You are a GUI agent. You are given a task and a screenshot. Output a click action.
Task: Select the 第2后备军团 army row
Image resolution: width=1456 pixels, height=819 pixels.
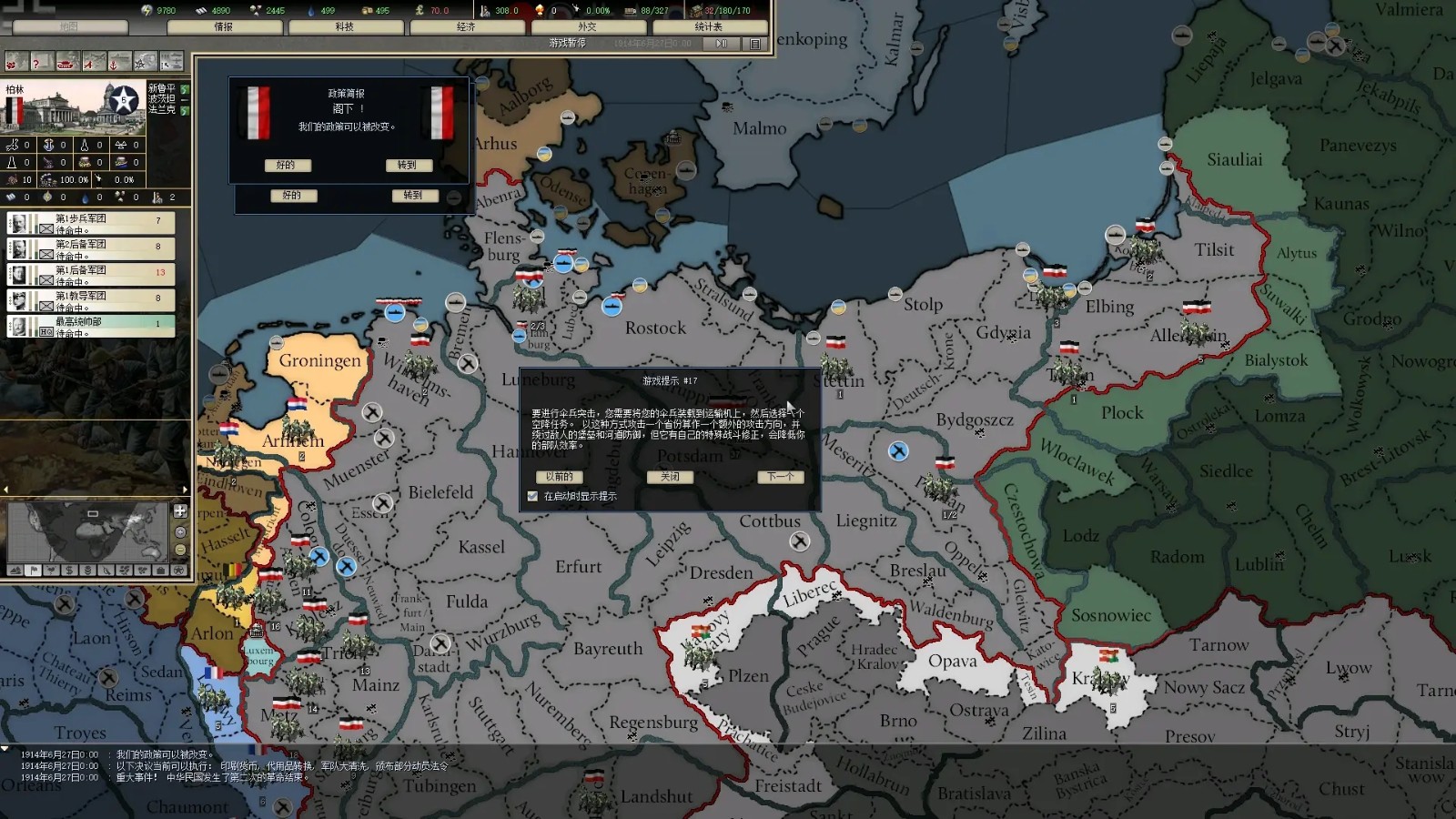(x=91, y=248)
